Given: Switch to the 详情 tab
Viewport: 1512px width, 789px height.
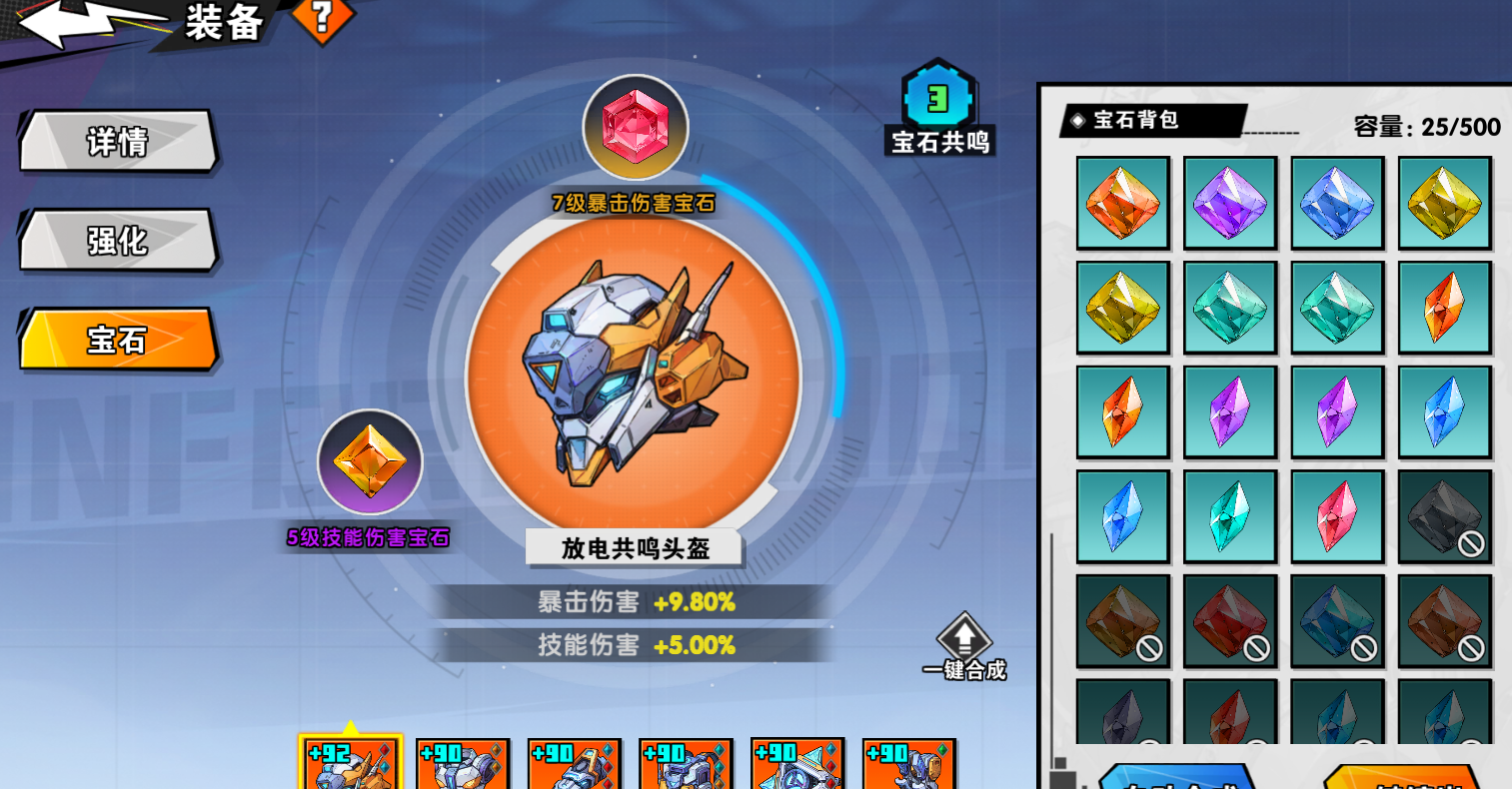Looking at the screenshot, I should [x=116, y=142].
